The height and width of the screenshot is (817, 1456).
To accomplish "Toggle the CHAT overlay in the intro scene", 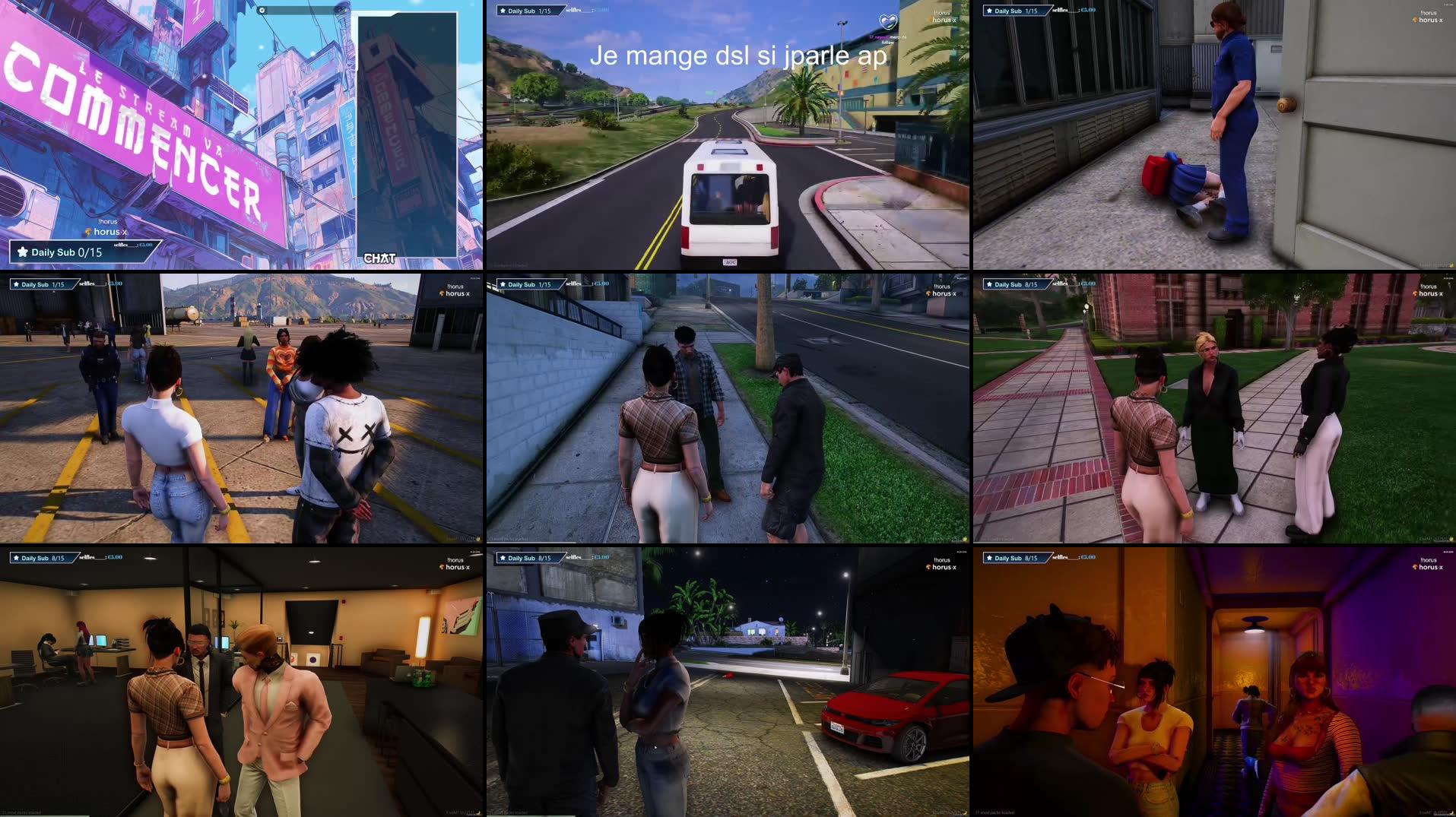I will [x=379, y=258].
